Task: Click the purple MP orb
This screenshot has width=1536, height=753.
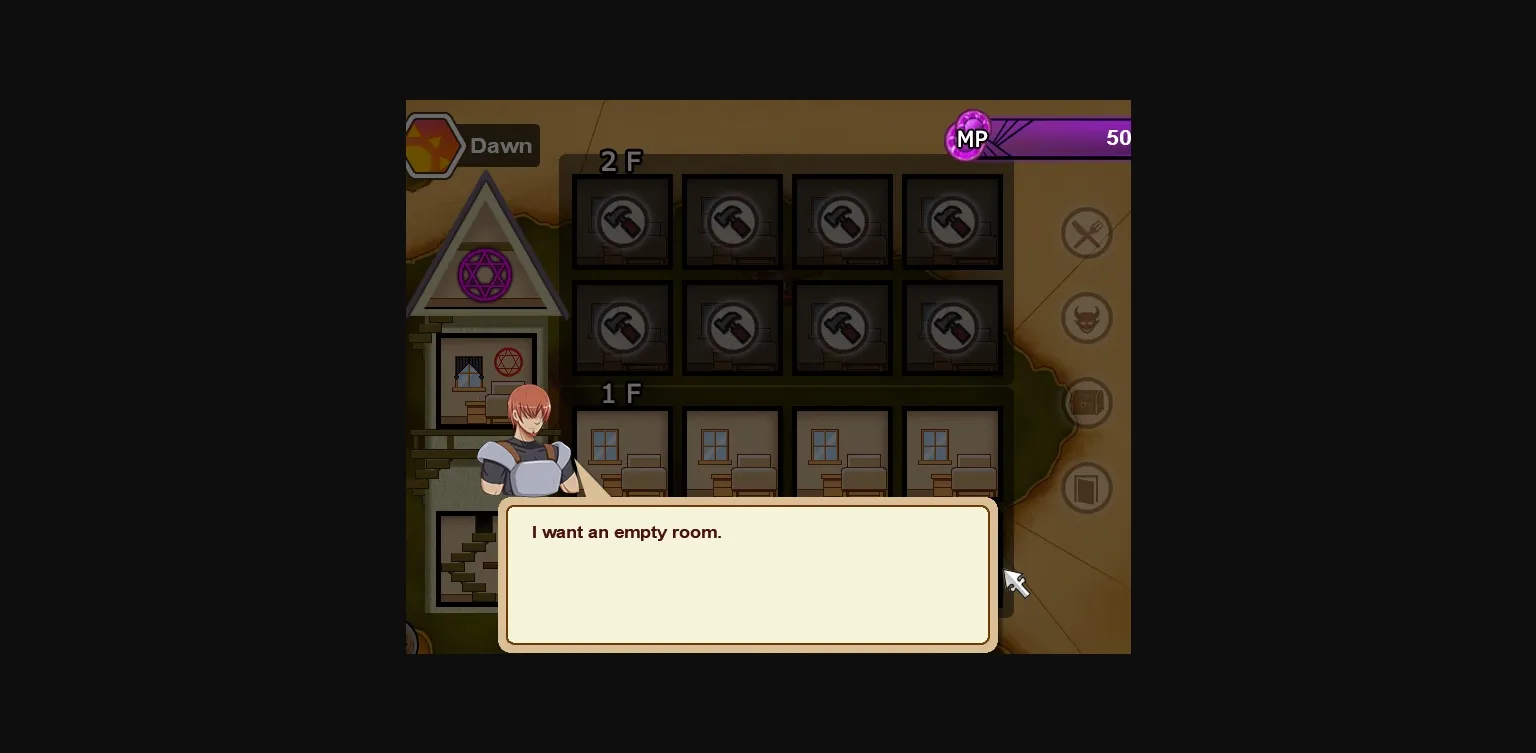Action: tap(969, 137)
